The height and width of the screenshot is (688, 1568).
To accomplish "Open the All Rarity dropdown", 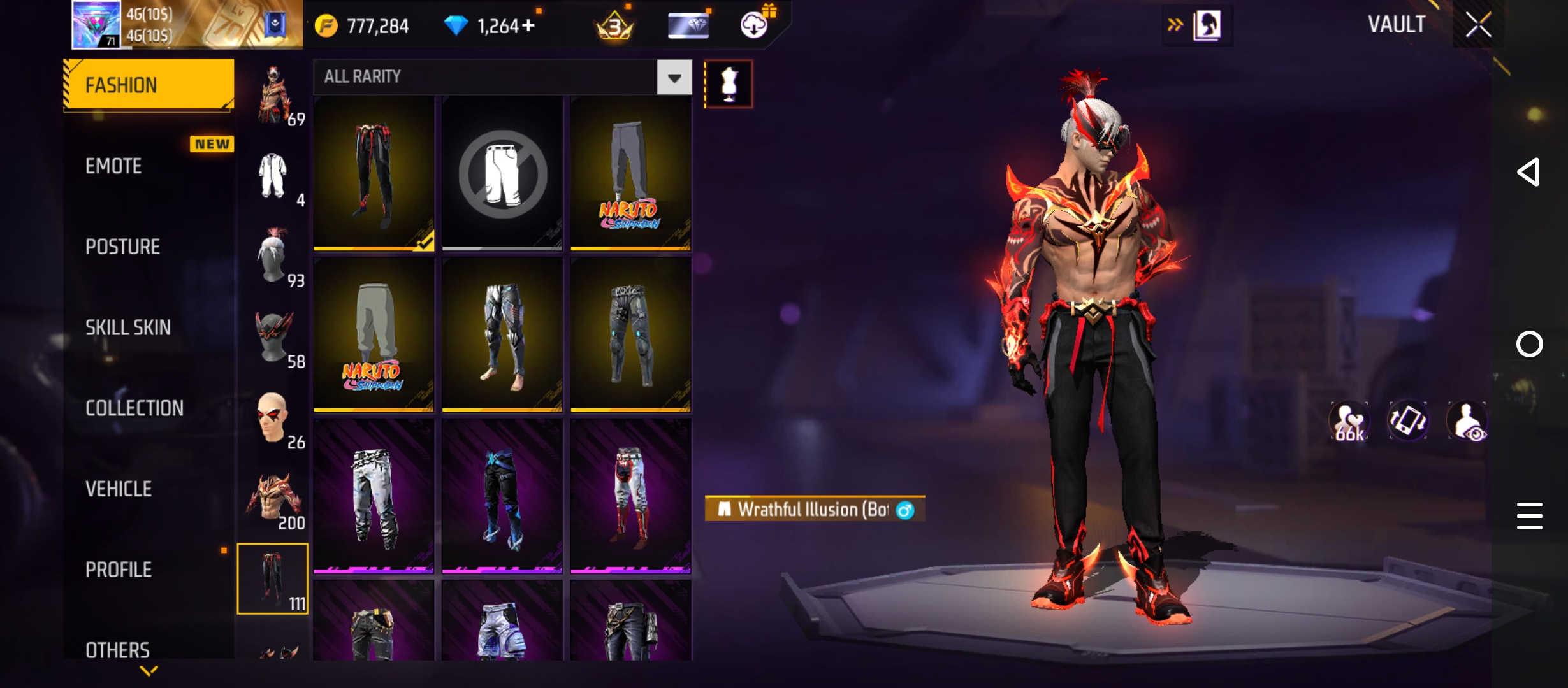I will (674, 77).
